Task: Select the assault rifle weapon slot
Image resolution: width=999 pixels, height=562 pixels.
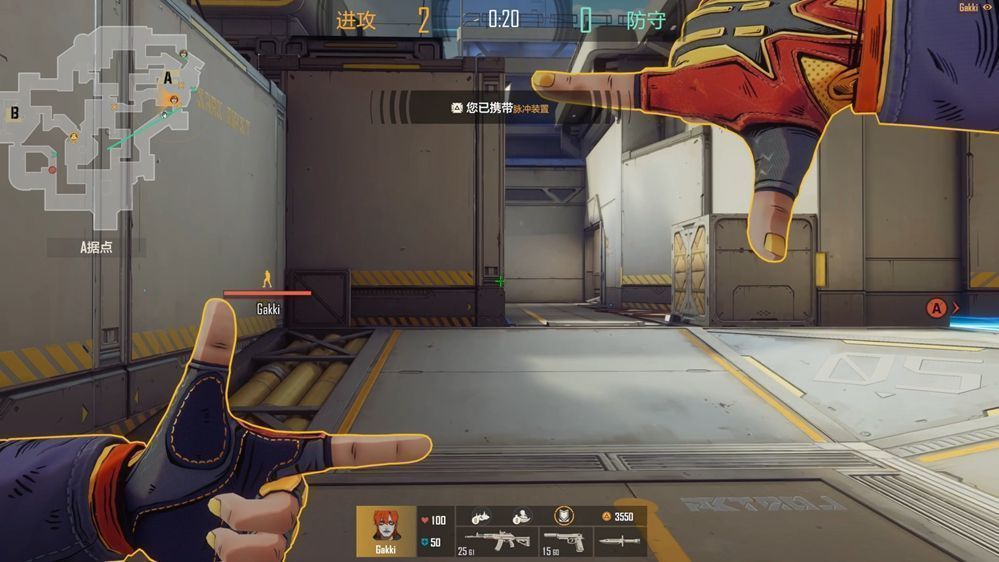Action: point(496,541)
